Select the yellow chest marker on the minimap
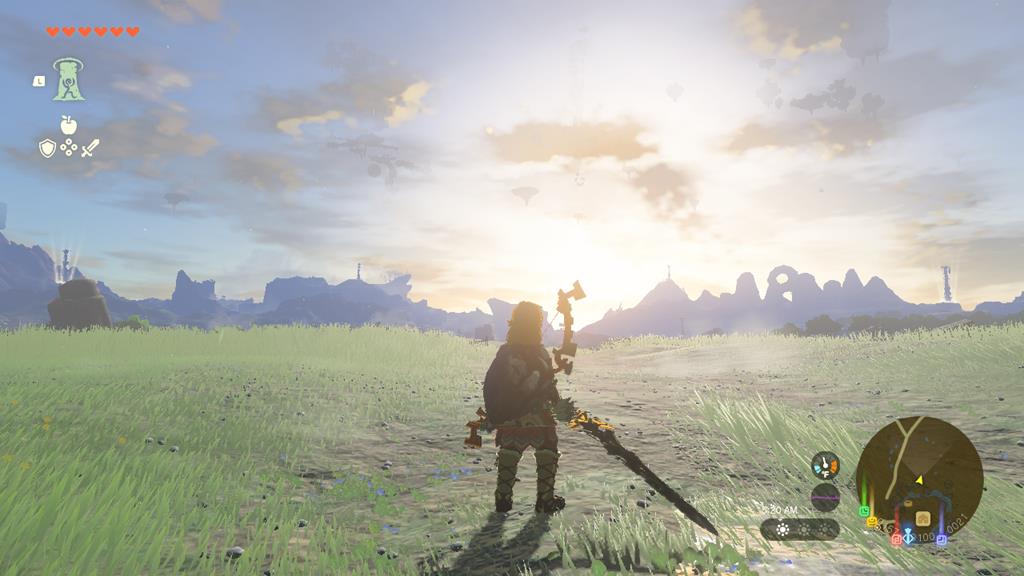Screen dimensions: 1024x576 [x=872, y=522]
